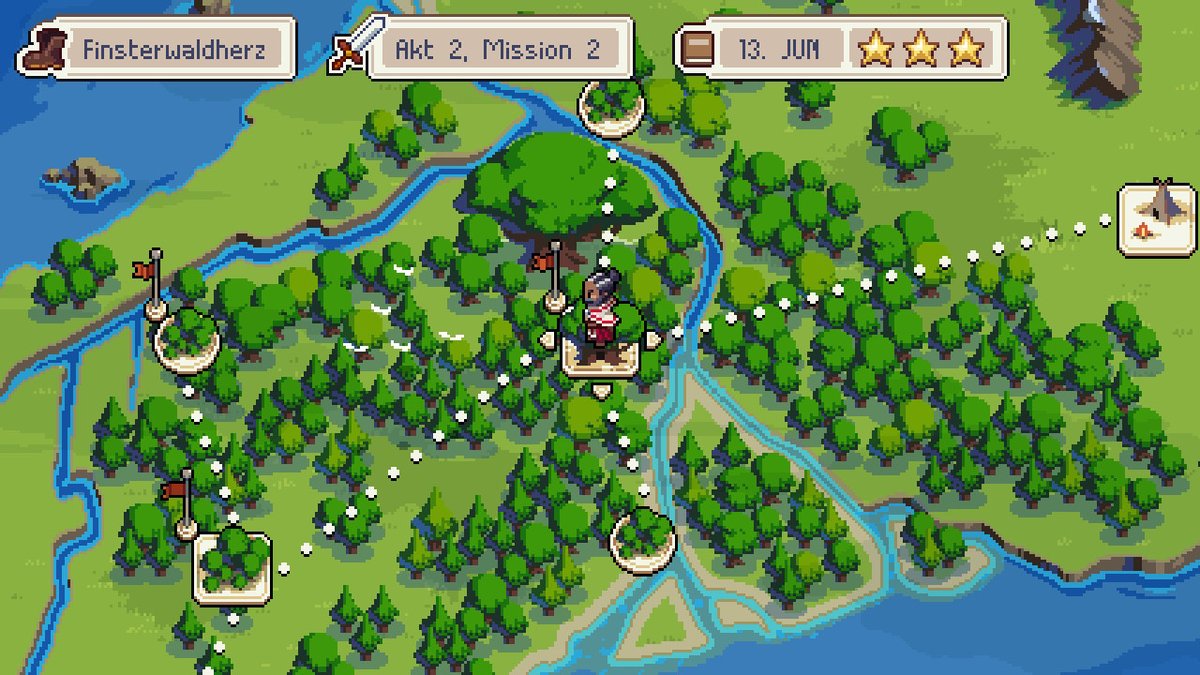
Task: Open the round forest node beside the river delta
Action: pyautogui.click(x=642, y=540)
